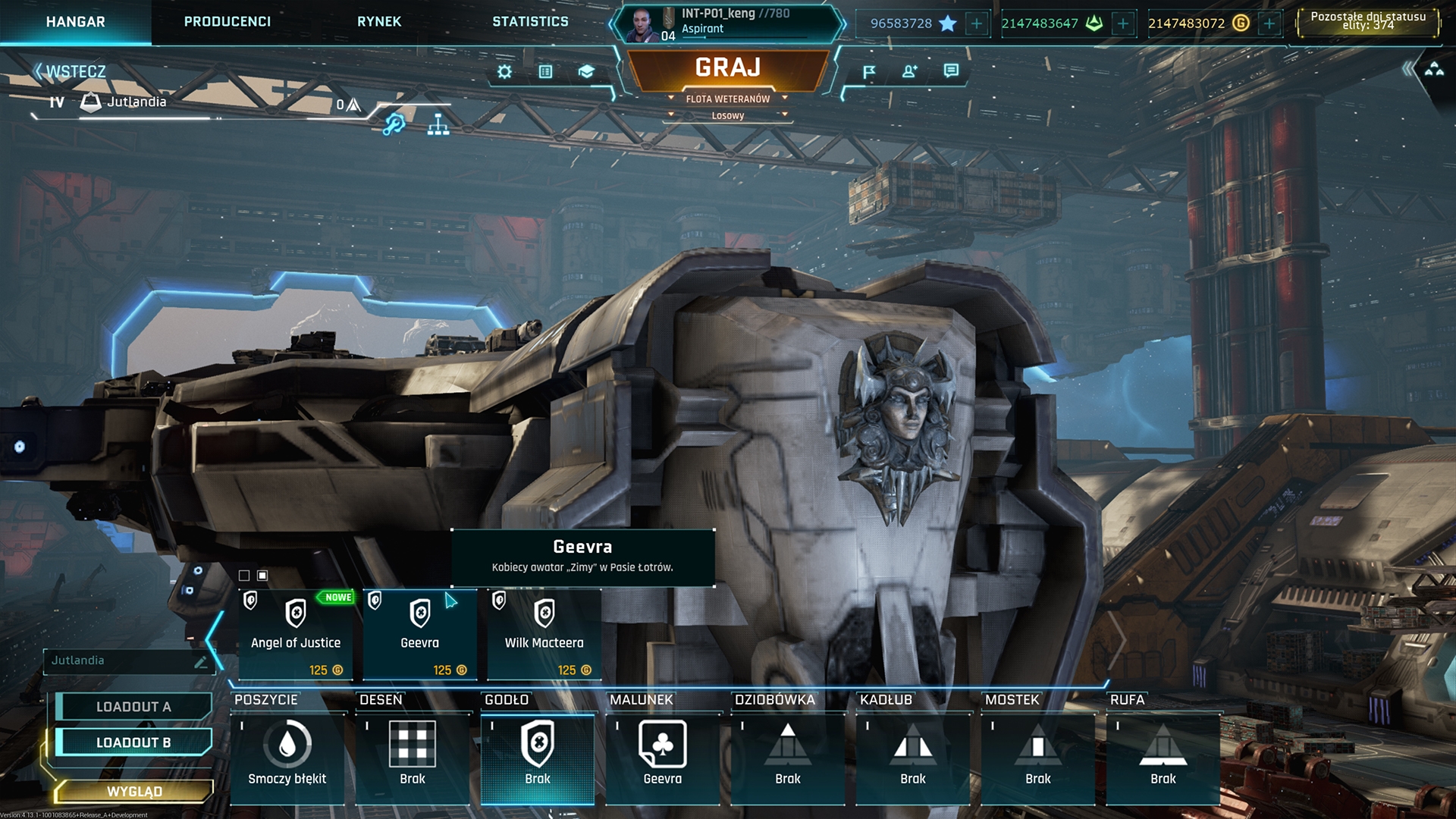Toggle the filled square checkbox above the decals

click(x=262, y=575)
